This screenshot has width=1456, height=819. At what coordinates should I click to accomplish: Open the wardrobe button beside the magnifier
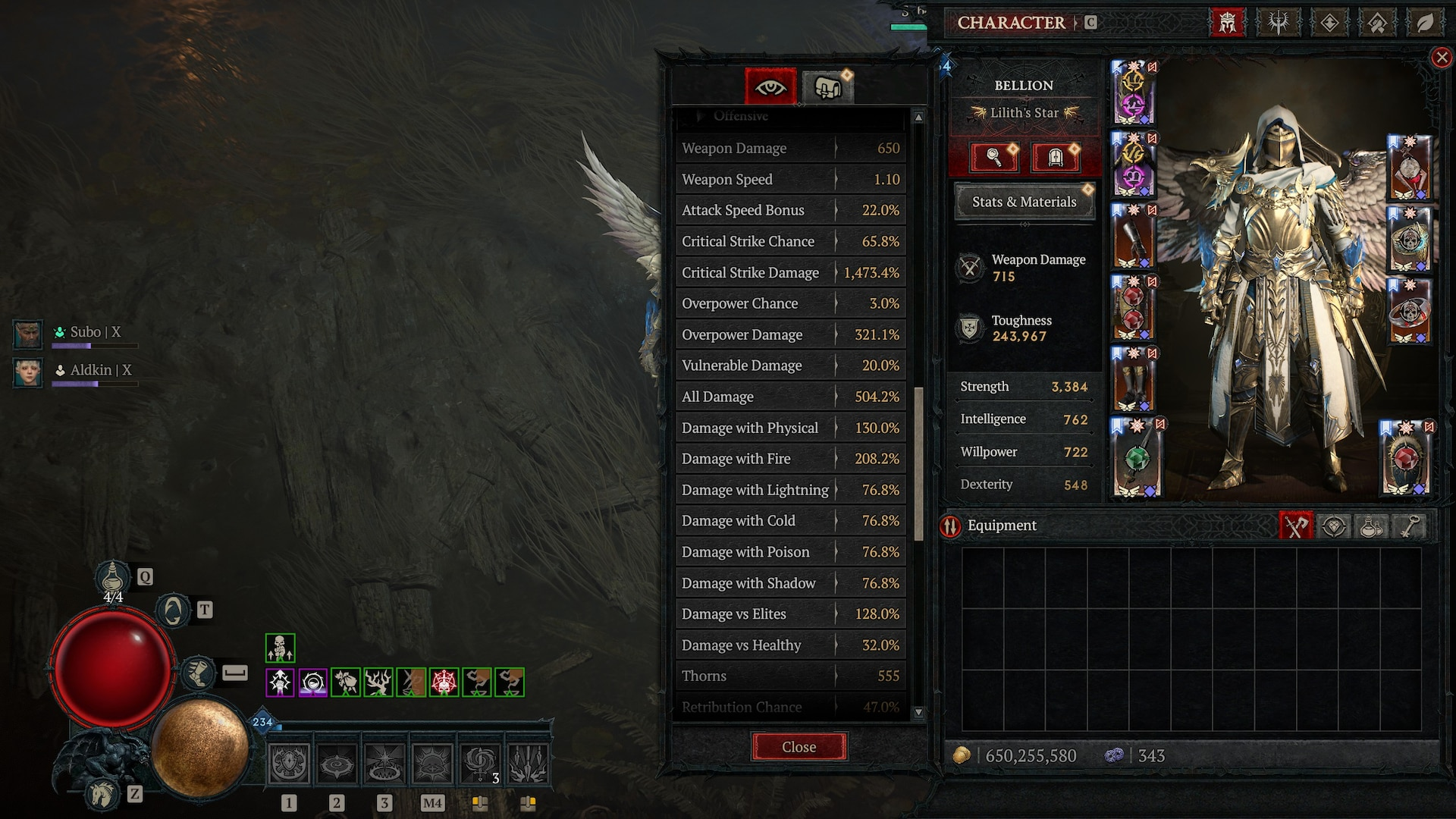tap(1055, 158)
